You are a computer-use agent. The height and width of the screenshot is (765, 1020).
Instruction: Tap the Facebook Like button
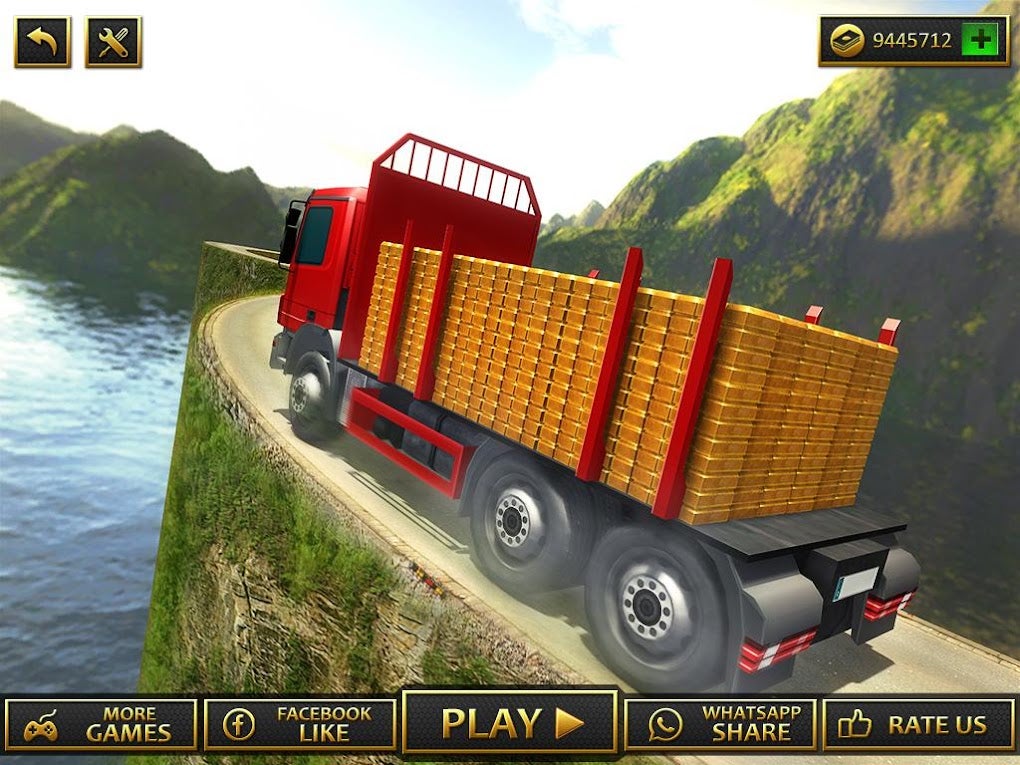coord(300,725)
